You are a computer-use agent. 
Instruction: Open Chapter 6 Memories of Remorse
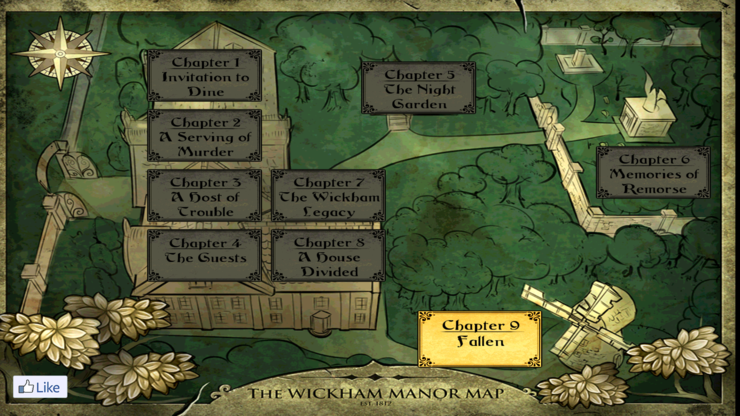(654, 174)
